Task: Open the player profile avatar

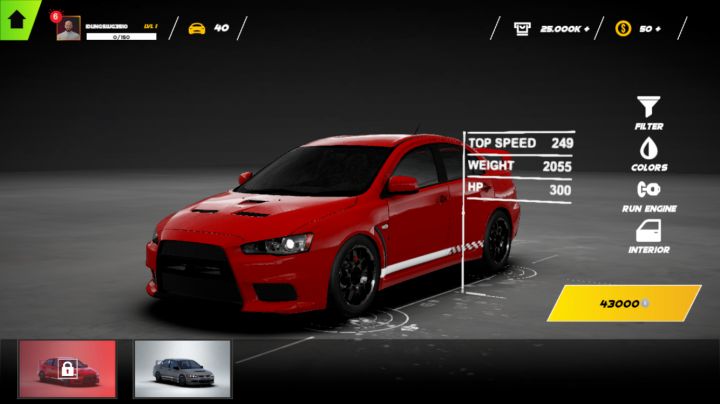Action: [68, 29]
